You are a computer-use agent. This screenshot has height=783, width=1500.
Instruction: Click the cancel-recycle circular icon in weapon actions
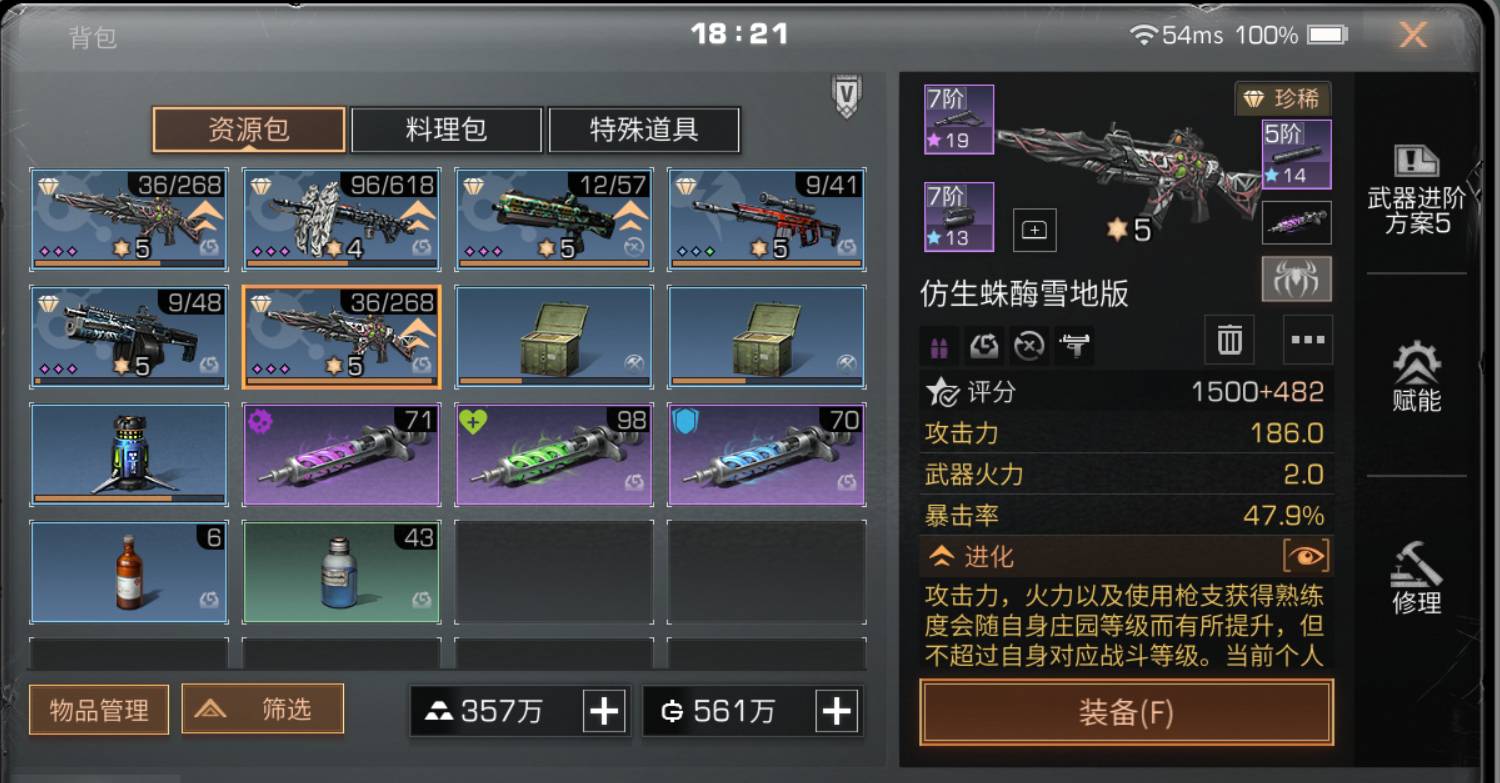click(x=1029, y=345)
